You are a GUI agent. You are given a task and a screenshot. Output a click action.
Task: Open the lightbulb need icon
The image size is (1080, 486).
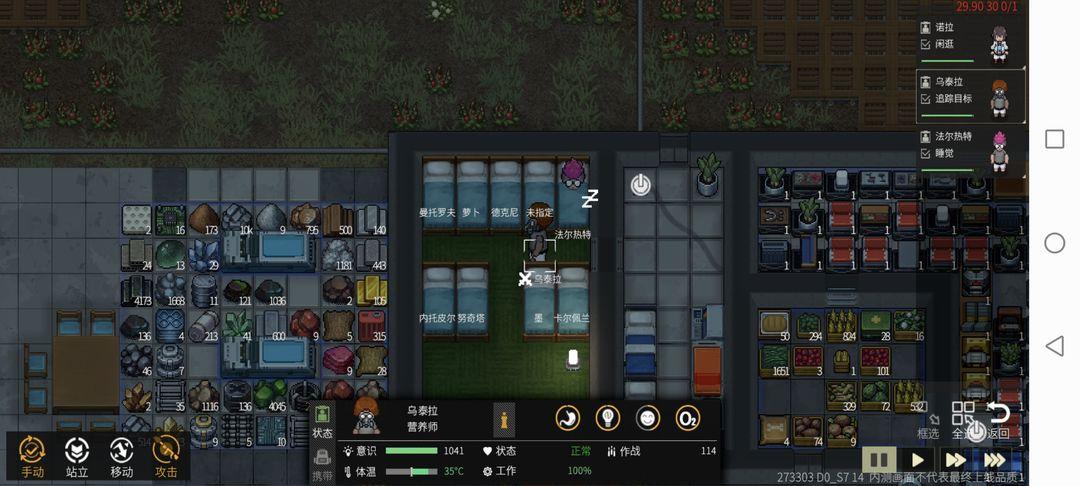tap(608, 418)
